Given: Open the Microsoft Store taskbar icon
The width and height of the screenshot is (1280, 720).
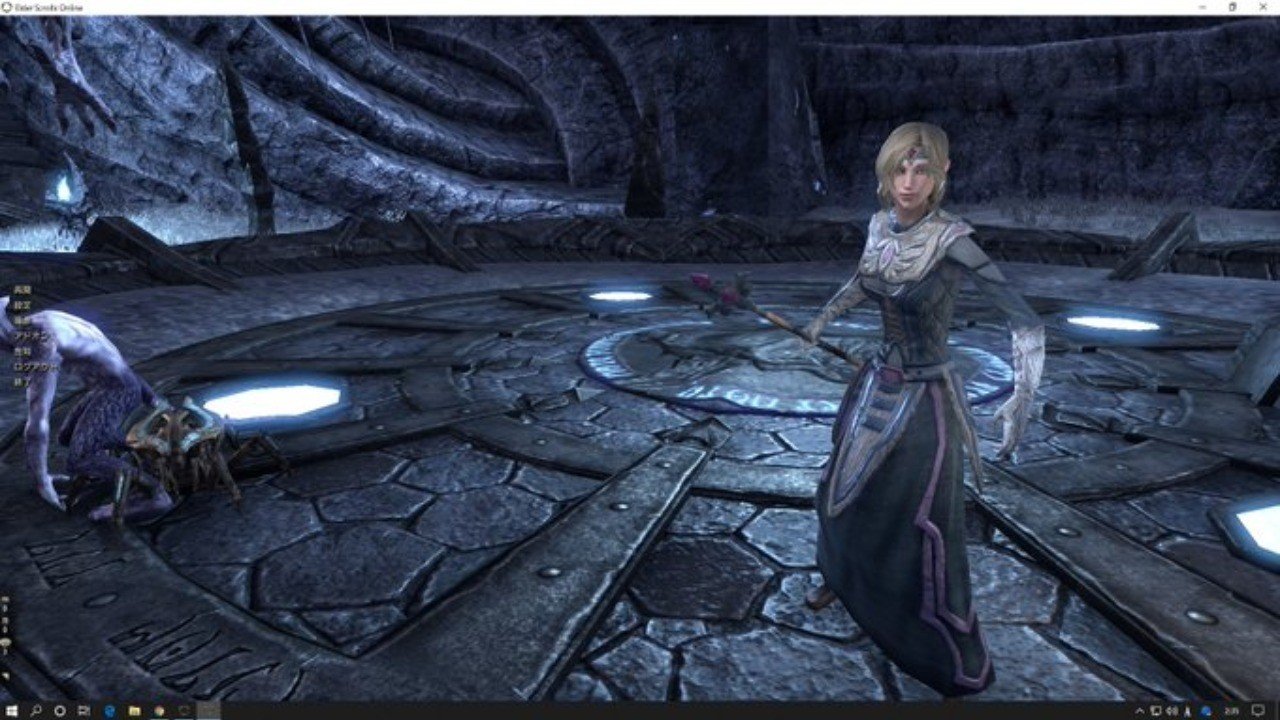Looking at the screenshot, I should pyautogui.click(x=159, y=711).
